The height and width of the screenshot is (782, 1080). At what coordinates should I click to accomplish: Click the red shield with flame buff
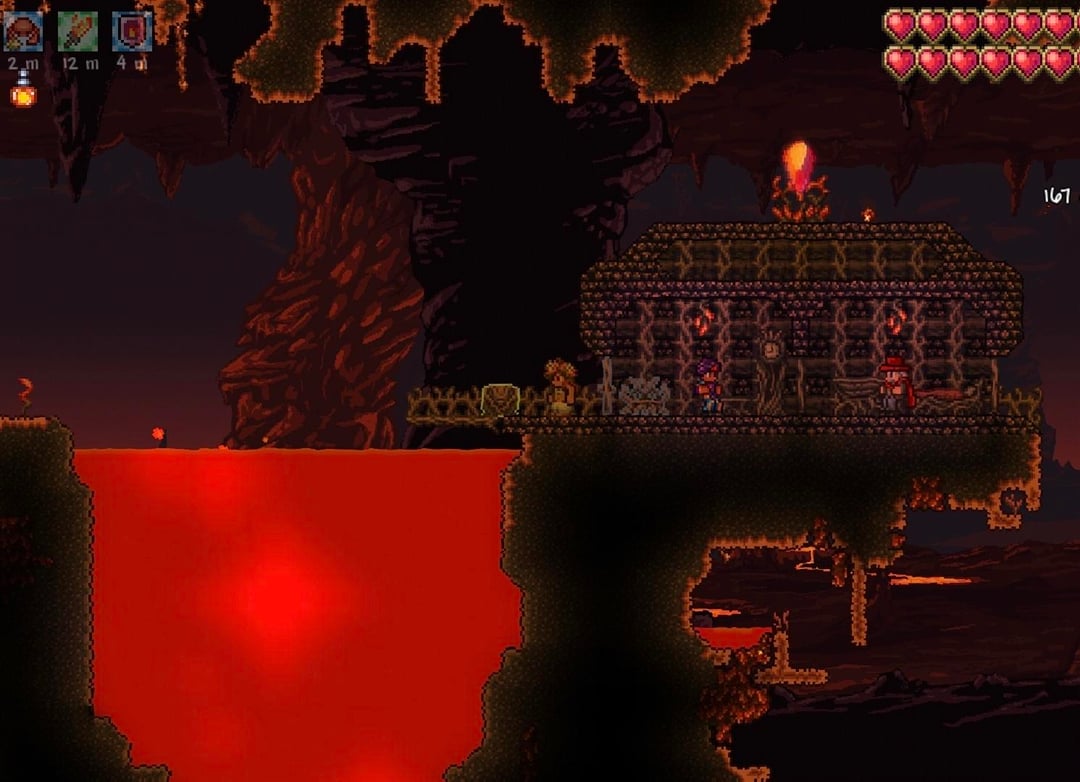[x=131, y=31]
